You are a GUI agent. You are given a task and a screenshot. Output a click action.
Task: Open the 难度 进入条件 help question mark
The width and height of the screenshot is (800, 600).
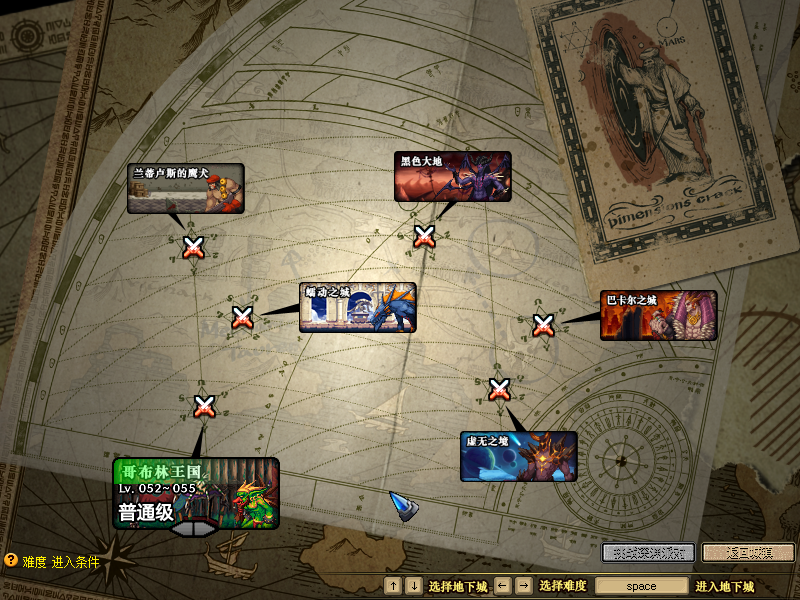11,562
